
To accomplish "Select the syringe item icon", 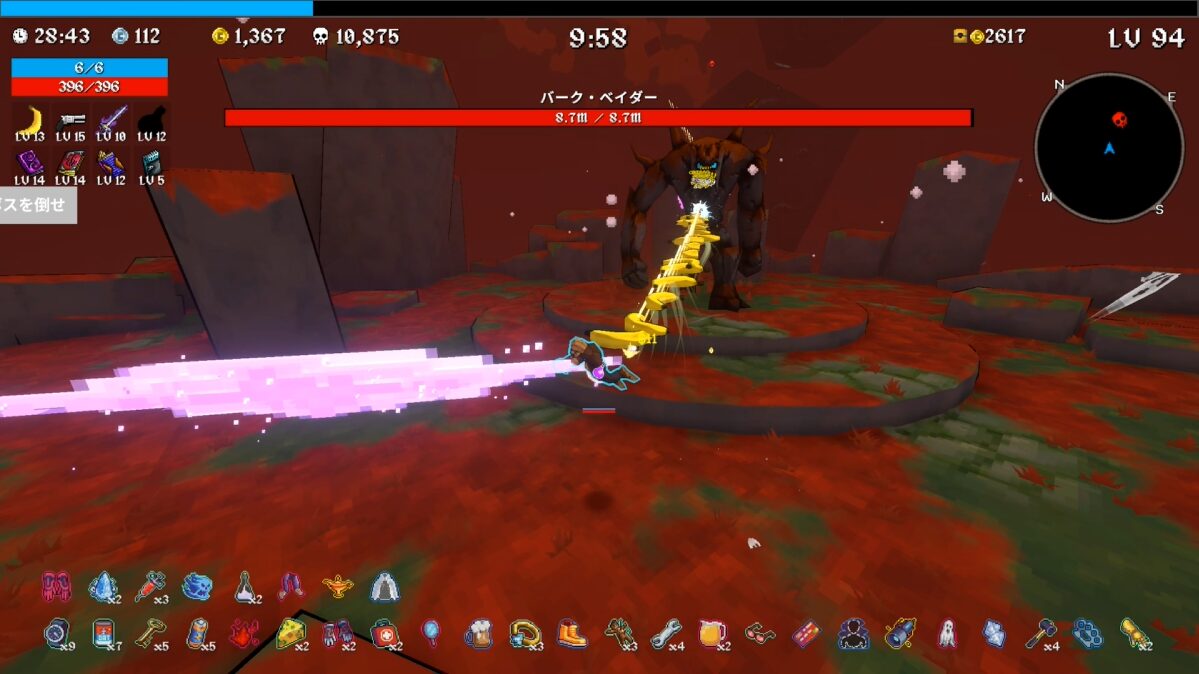I will (x=148, y=586).
